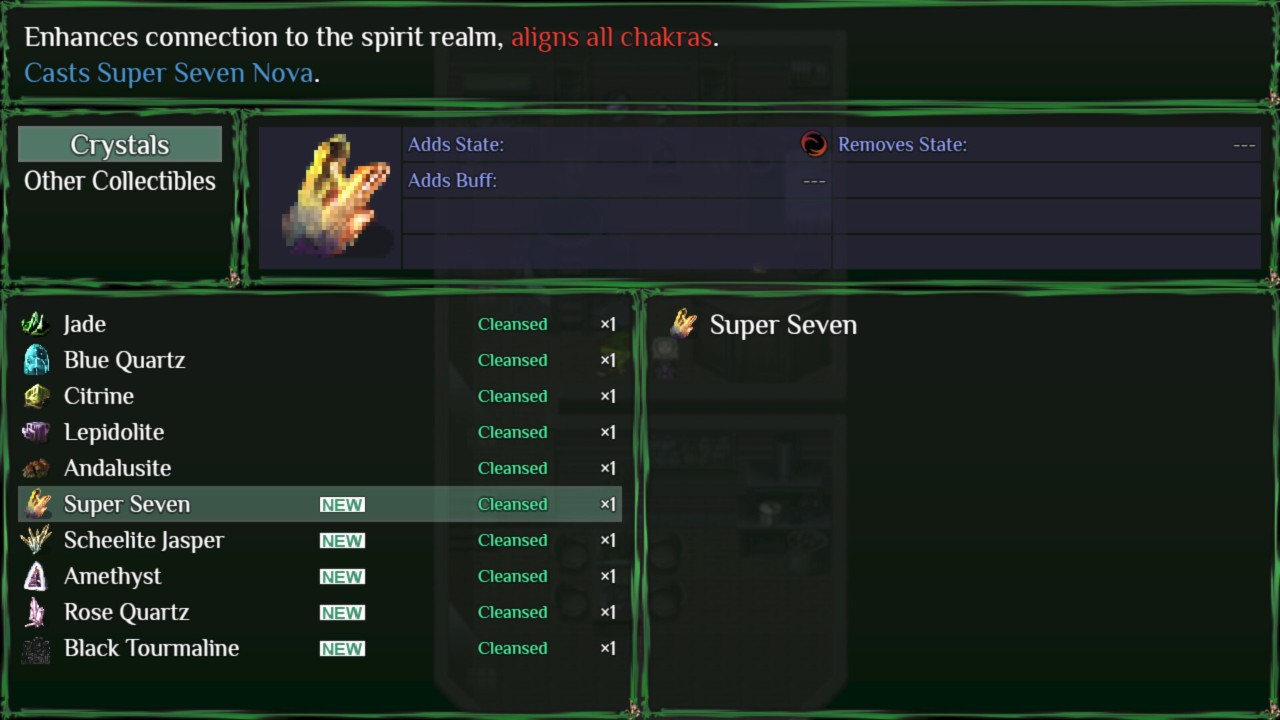Open the Adds State field
The width and height of the screenshot is (1280, 720).
[x=456, y=144]
